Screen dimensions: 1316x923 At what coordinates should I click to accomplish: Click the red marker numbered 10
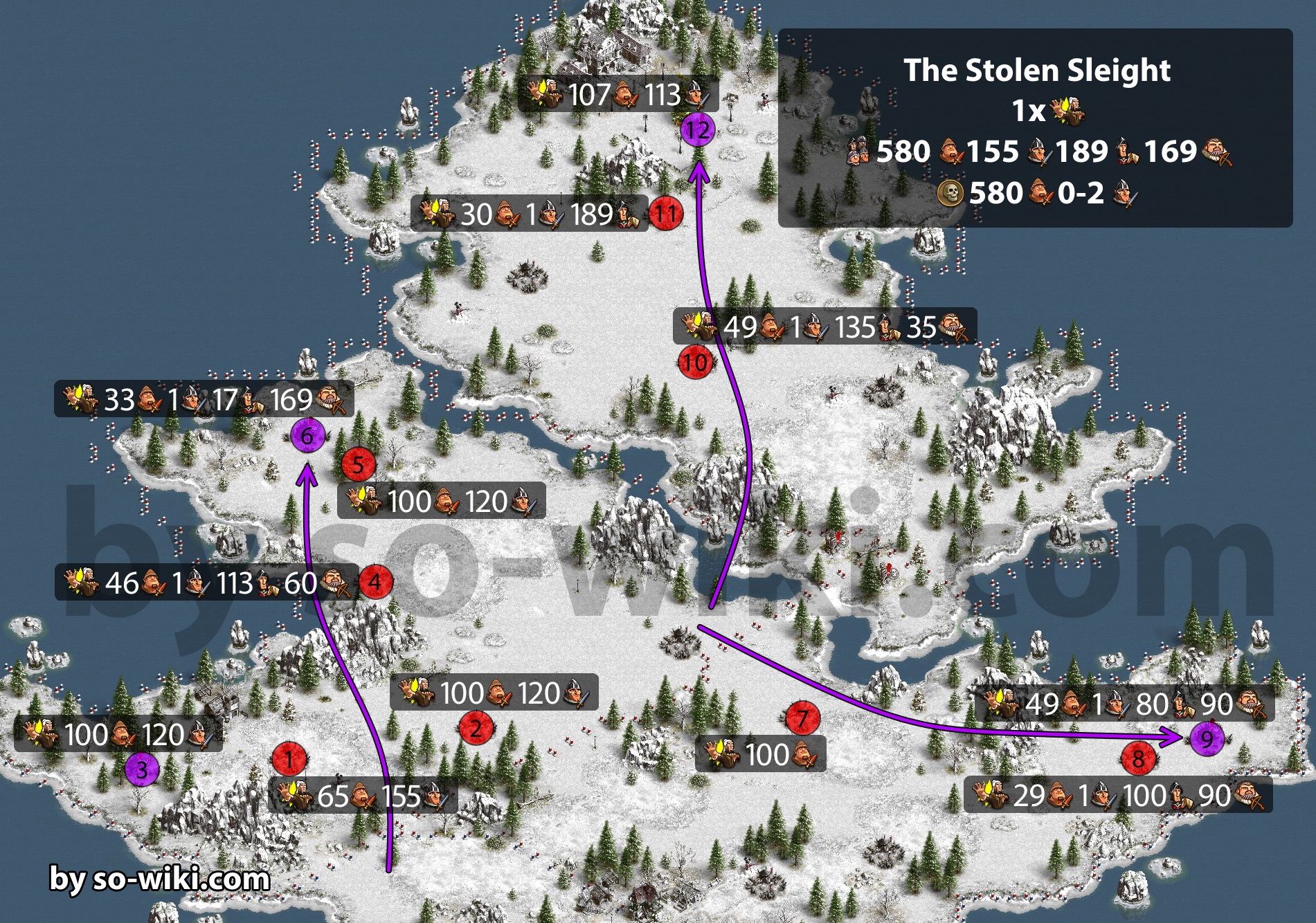[x=696, y=362]
